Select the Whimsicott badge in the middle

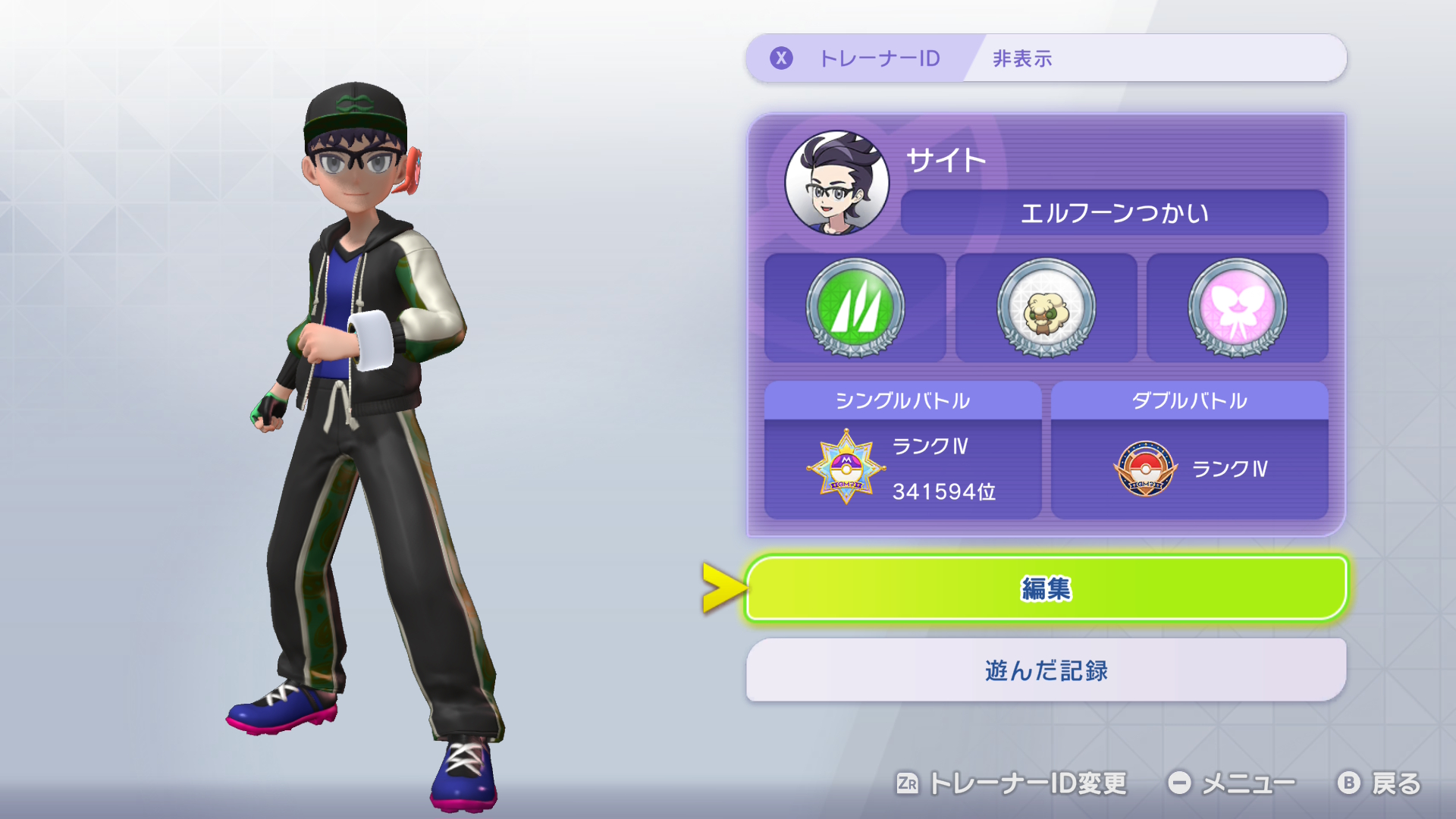[x=1046, y=308]
